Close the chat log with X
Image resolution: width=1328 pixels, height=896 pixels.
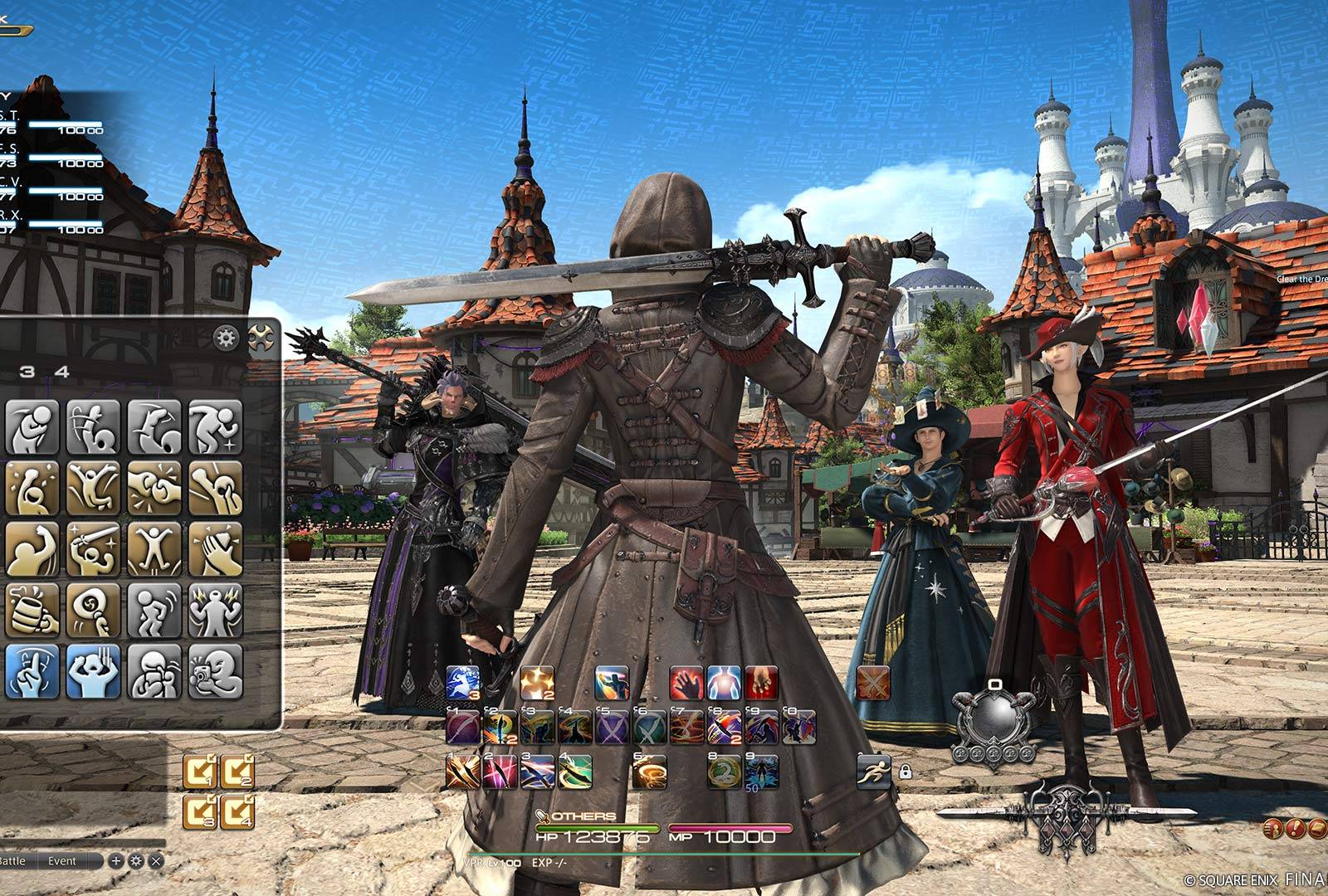(x=155, y=861)
